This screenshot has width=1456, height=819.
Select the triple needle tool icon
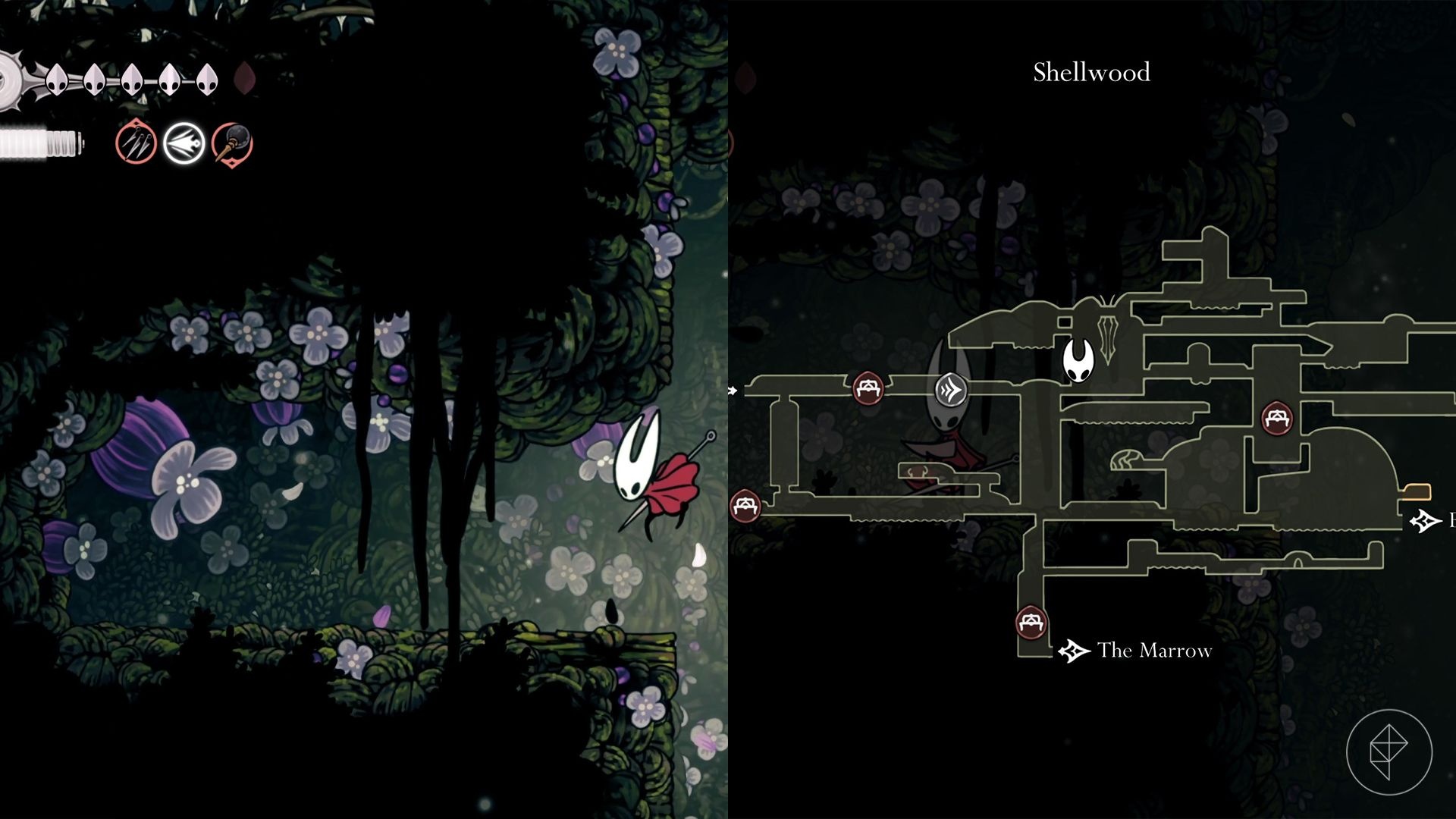136,143
